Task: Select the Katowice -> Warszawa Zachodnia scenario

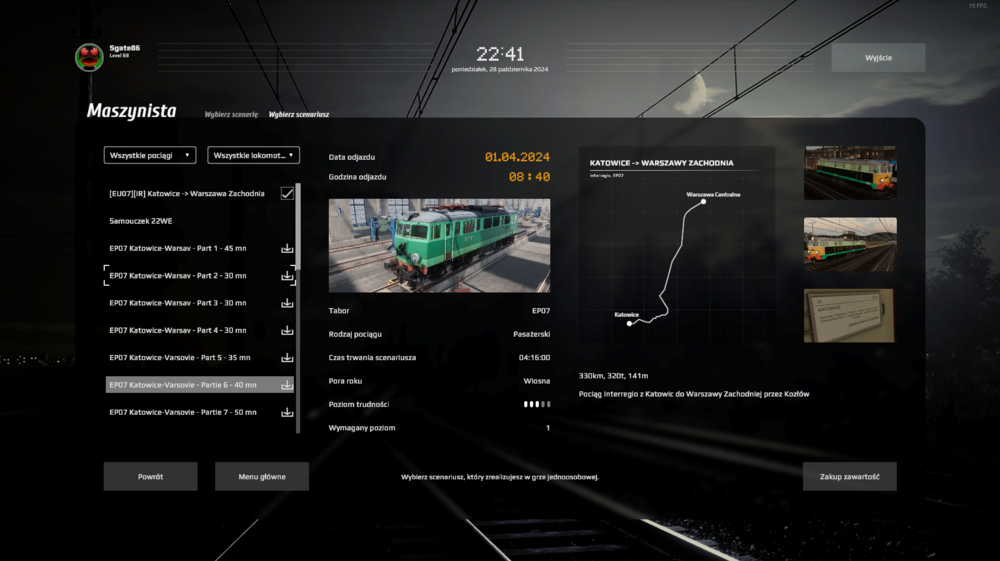Action: 187,193
